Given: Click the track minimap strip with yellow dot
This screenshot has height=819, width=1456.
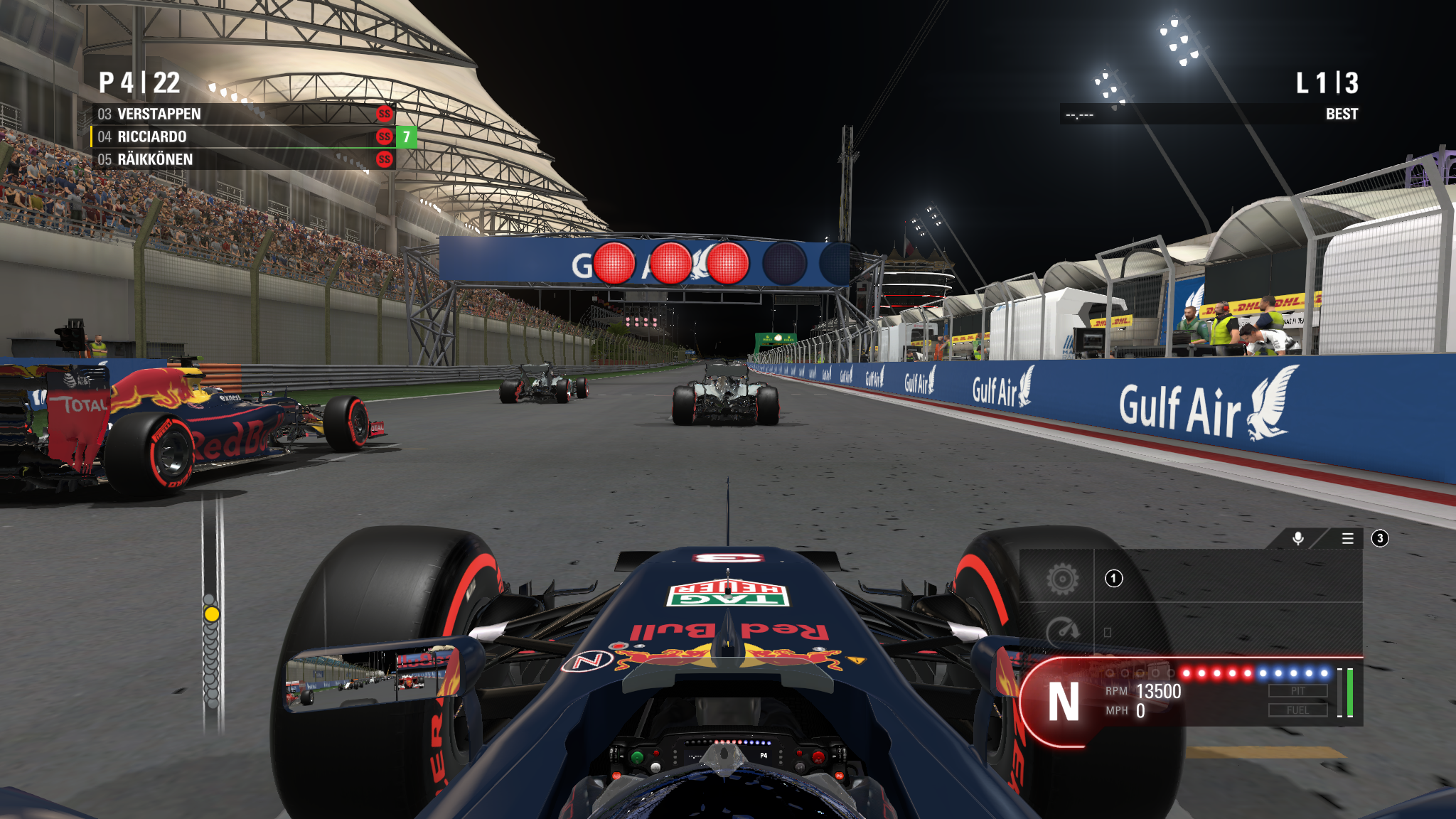Looking at the screenshot, I should [211, 614].
